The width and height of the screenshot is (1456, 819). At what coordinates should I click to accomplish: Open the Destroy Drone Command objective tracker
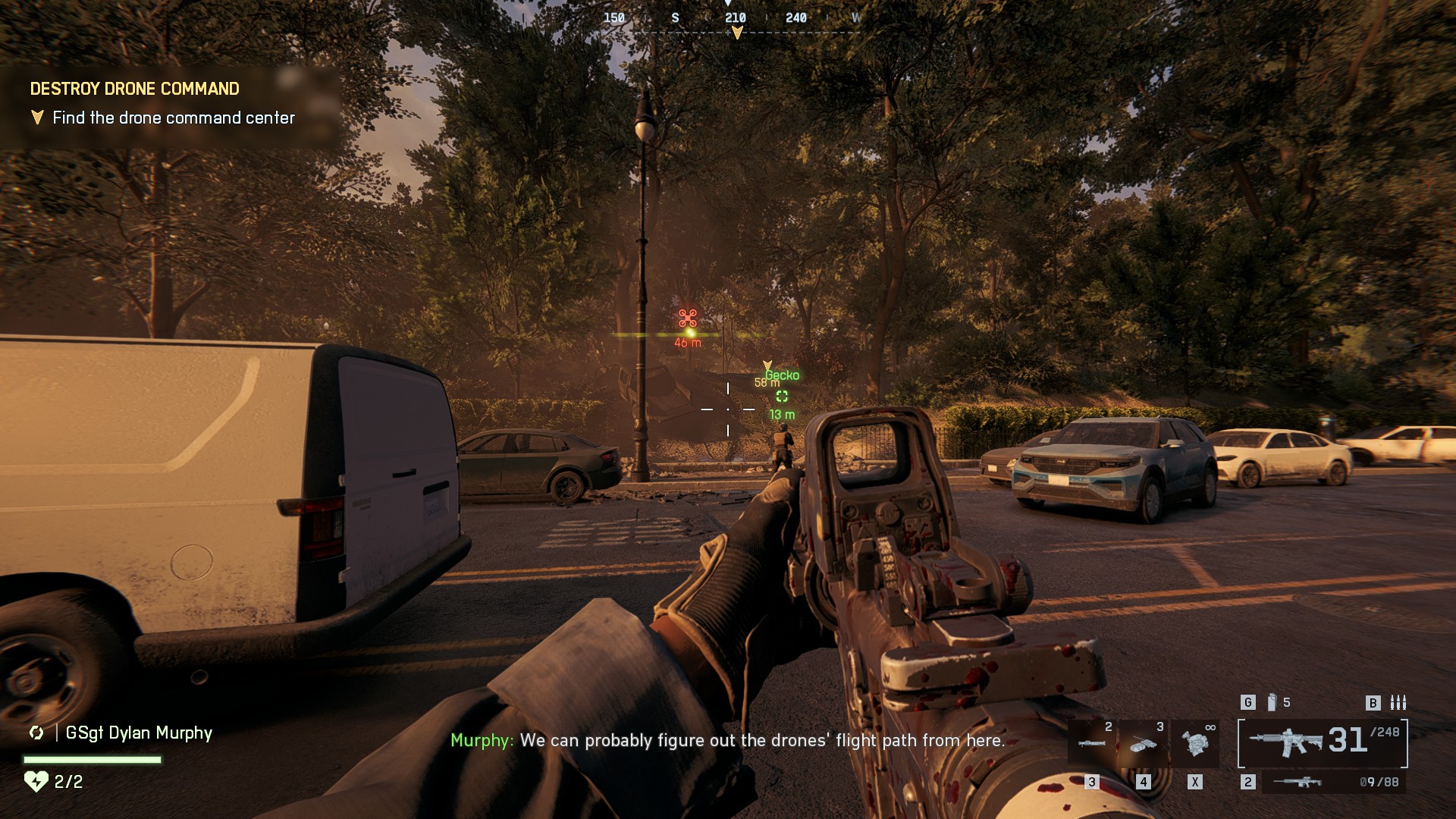tap(134, 89)
